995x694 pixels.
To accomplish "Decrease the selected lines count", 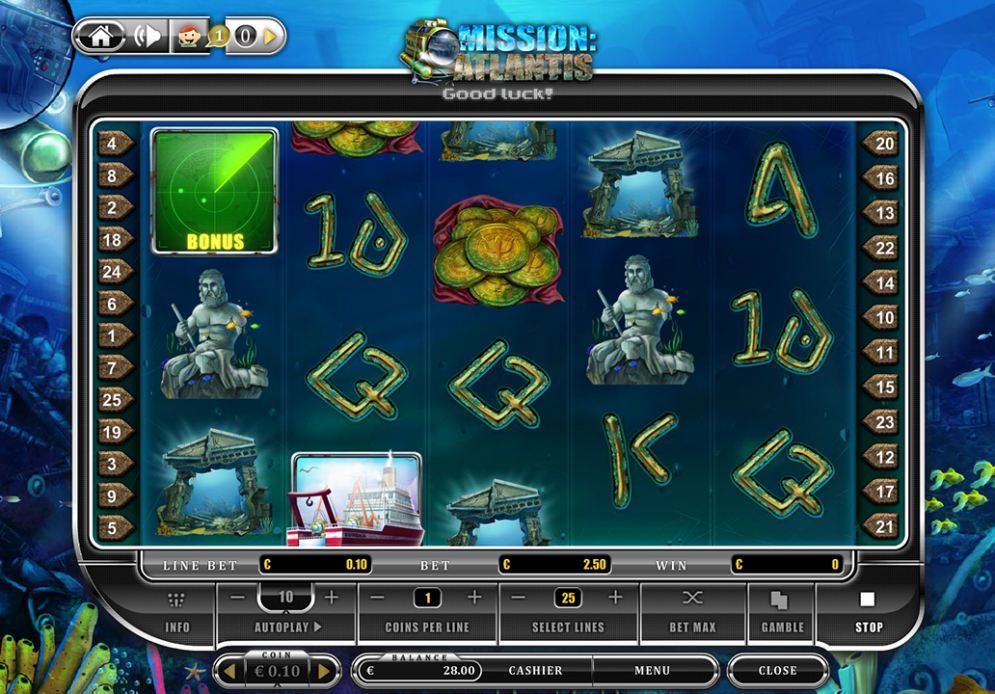I will tap(519, 598).
